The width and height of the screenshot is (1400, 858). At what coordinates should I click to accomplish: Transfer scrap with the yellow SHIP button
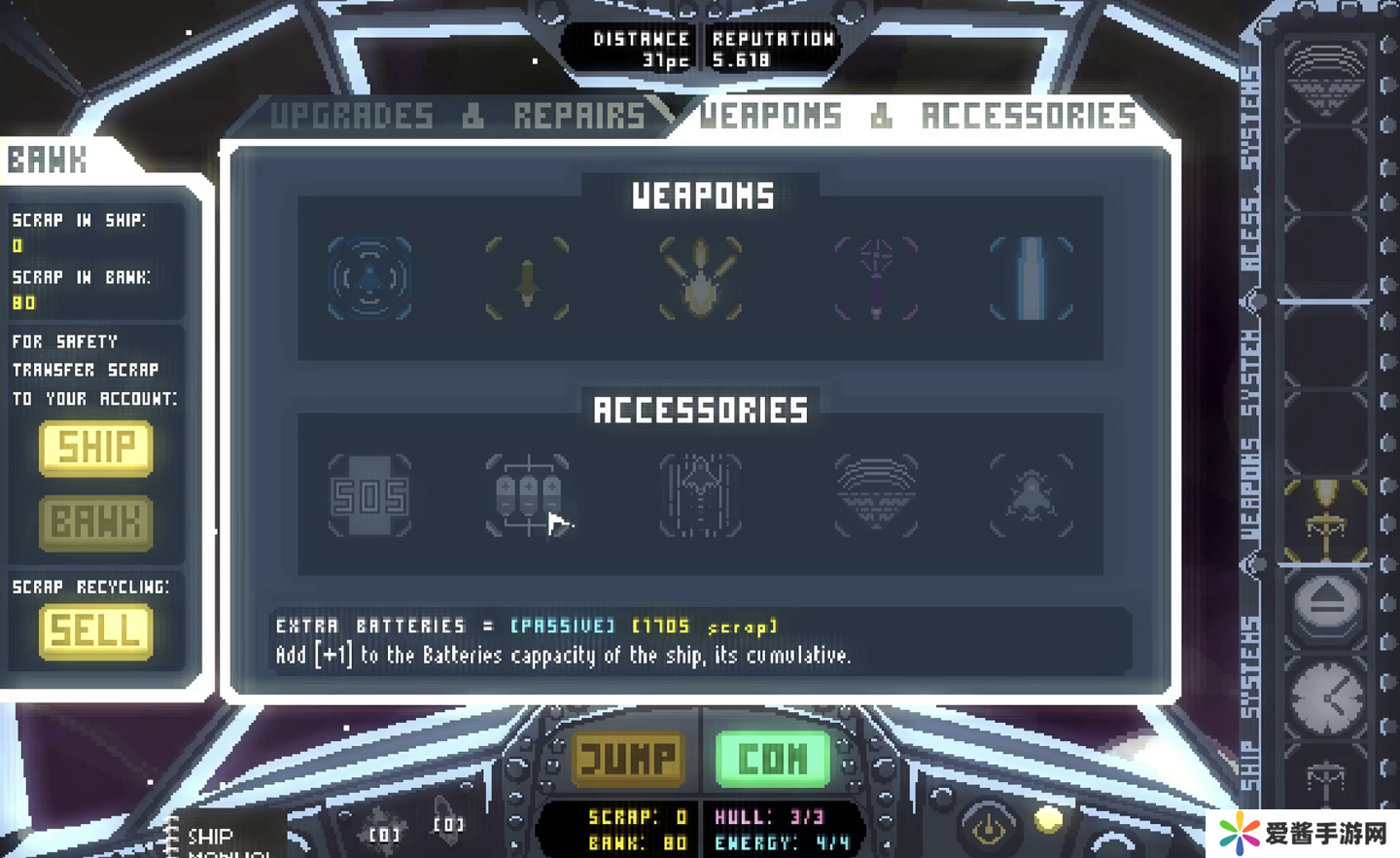click(x=95, y=448)
